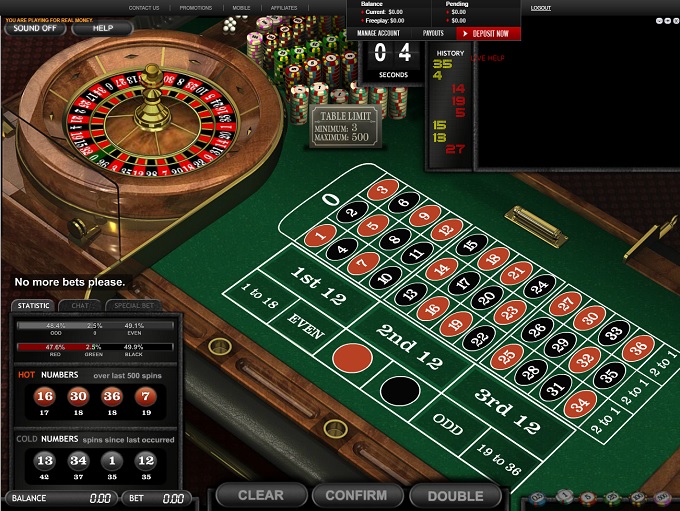Open Manage Account
Viewport: 680px width, 511px height.
[380, 33]
